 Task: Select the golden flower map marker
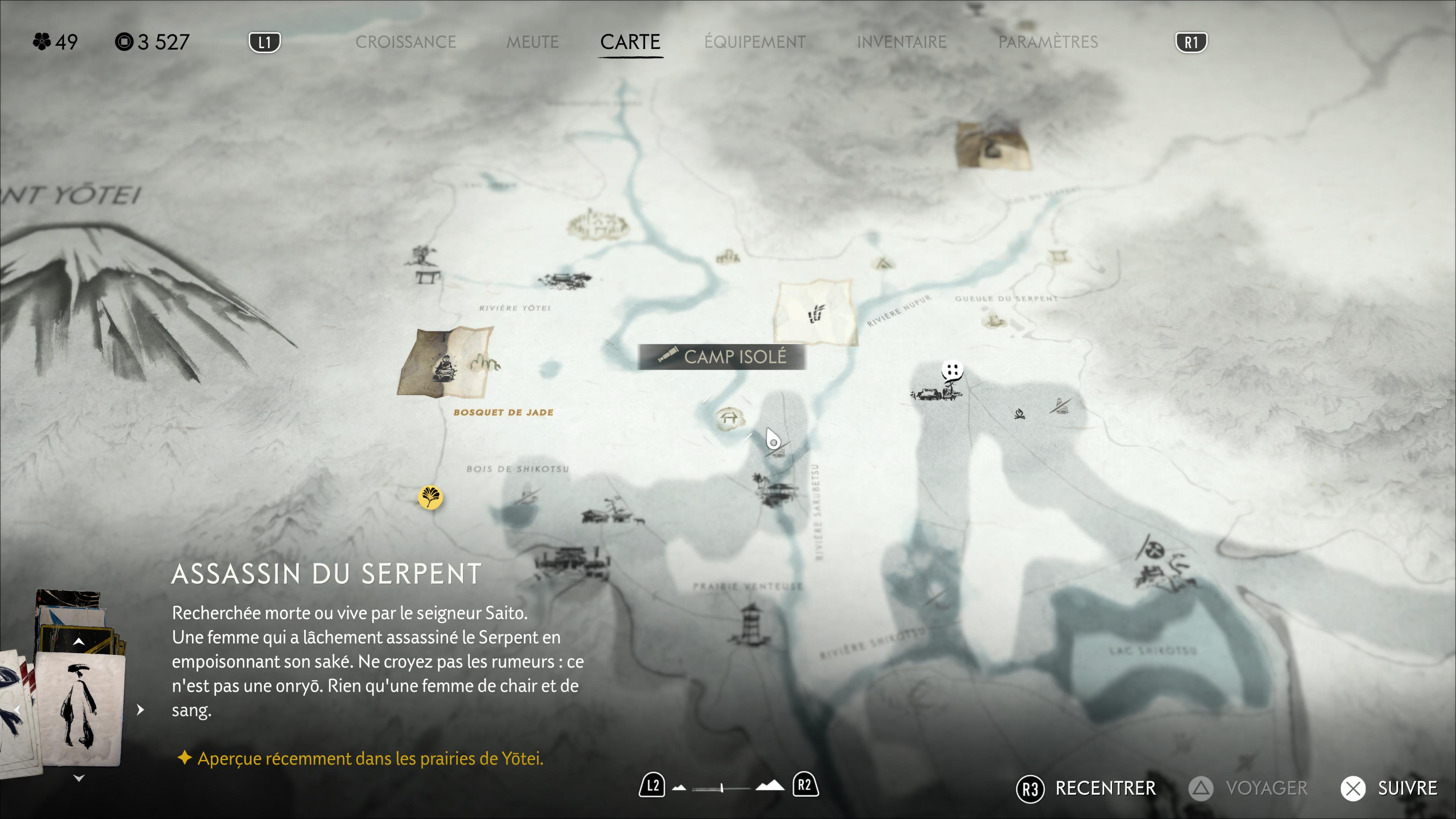pyautogui.click(x=430, y=497)
